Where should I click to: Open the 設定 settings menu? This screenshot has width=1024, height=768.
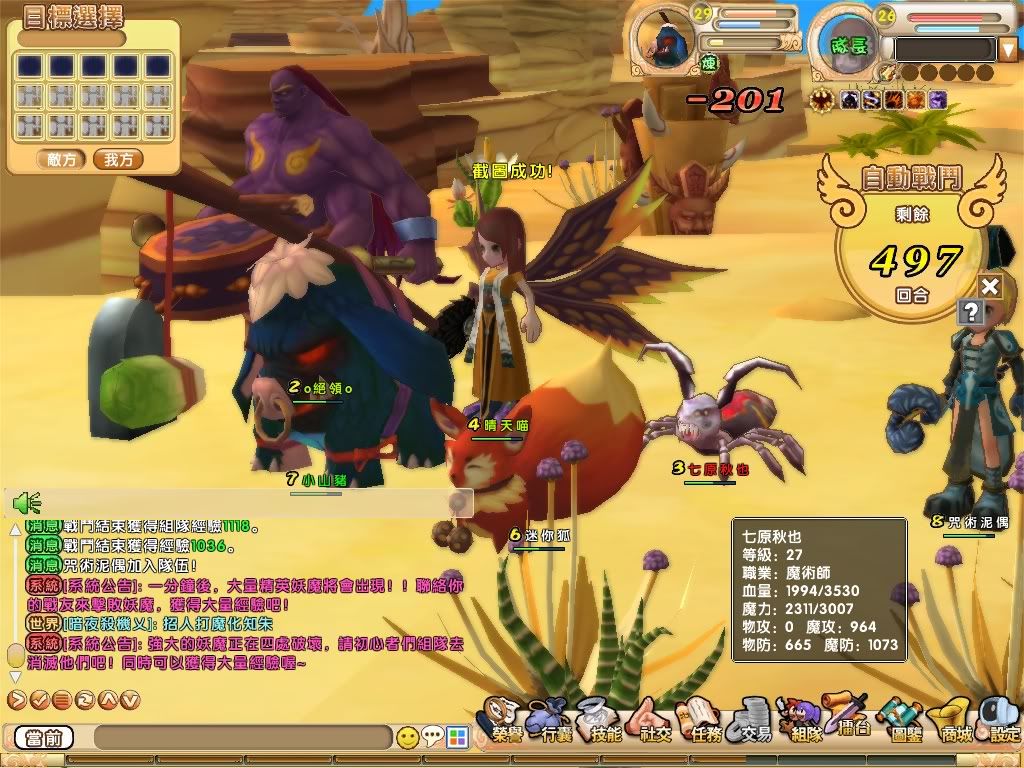tap(1001, 722)
